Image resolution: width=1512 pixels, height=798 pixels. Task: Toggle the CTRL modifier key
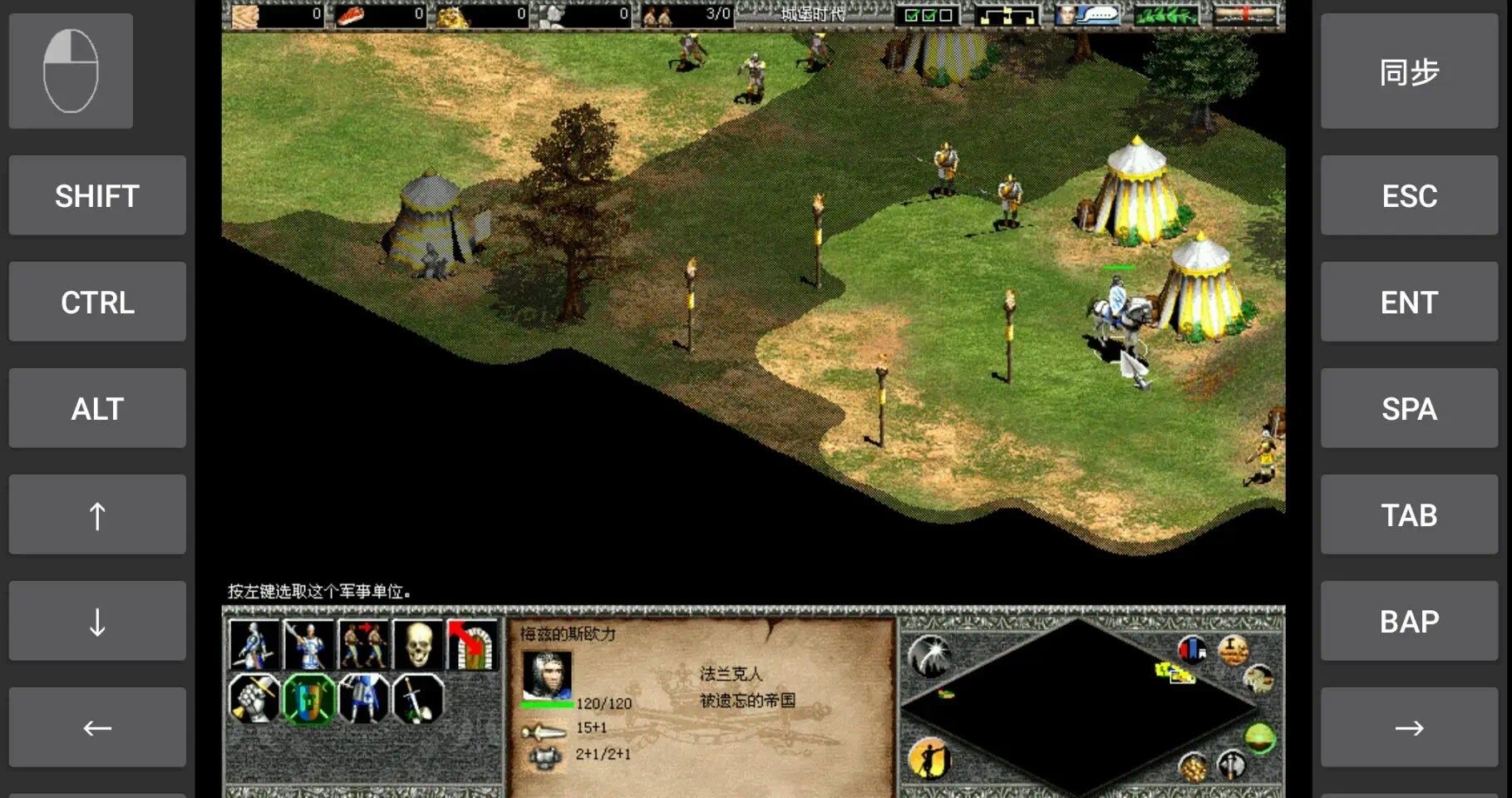pos(96,302)
